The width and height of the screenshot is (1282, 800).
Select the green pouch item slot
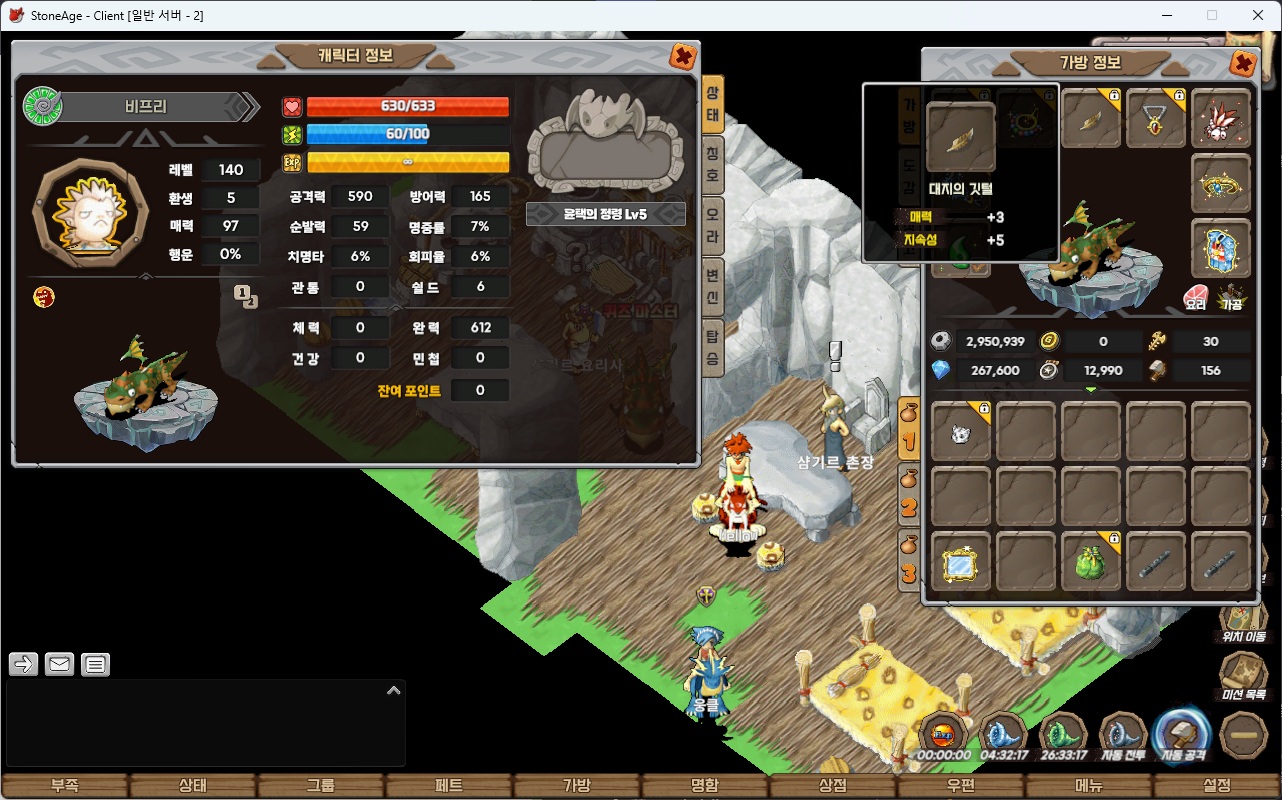[1091, 562]
